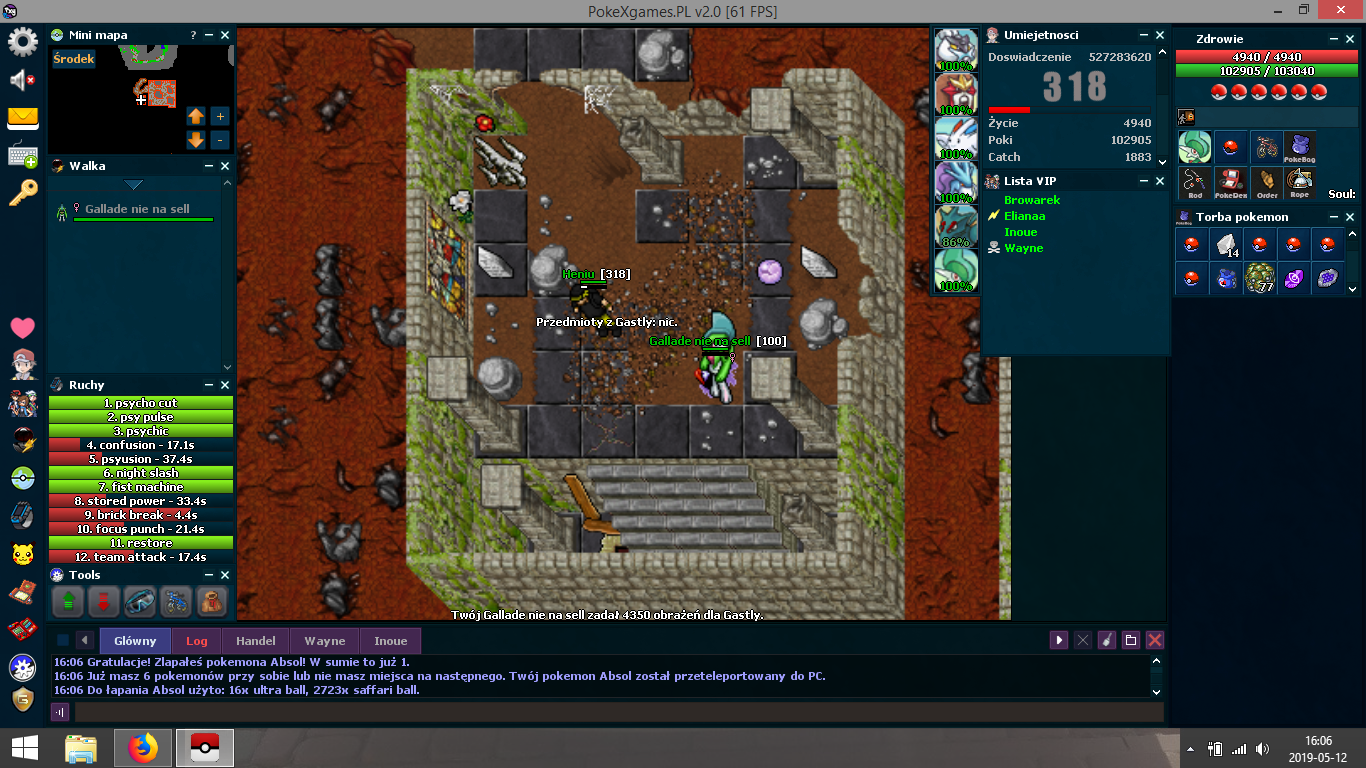The image size is (1366, 768).
Task: Open Firefox from the Windows taskbar
Action: [143, 748]
